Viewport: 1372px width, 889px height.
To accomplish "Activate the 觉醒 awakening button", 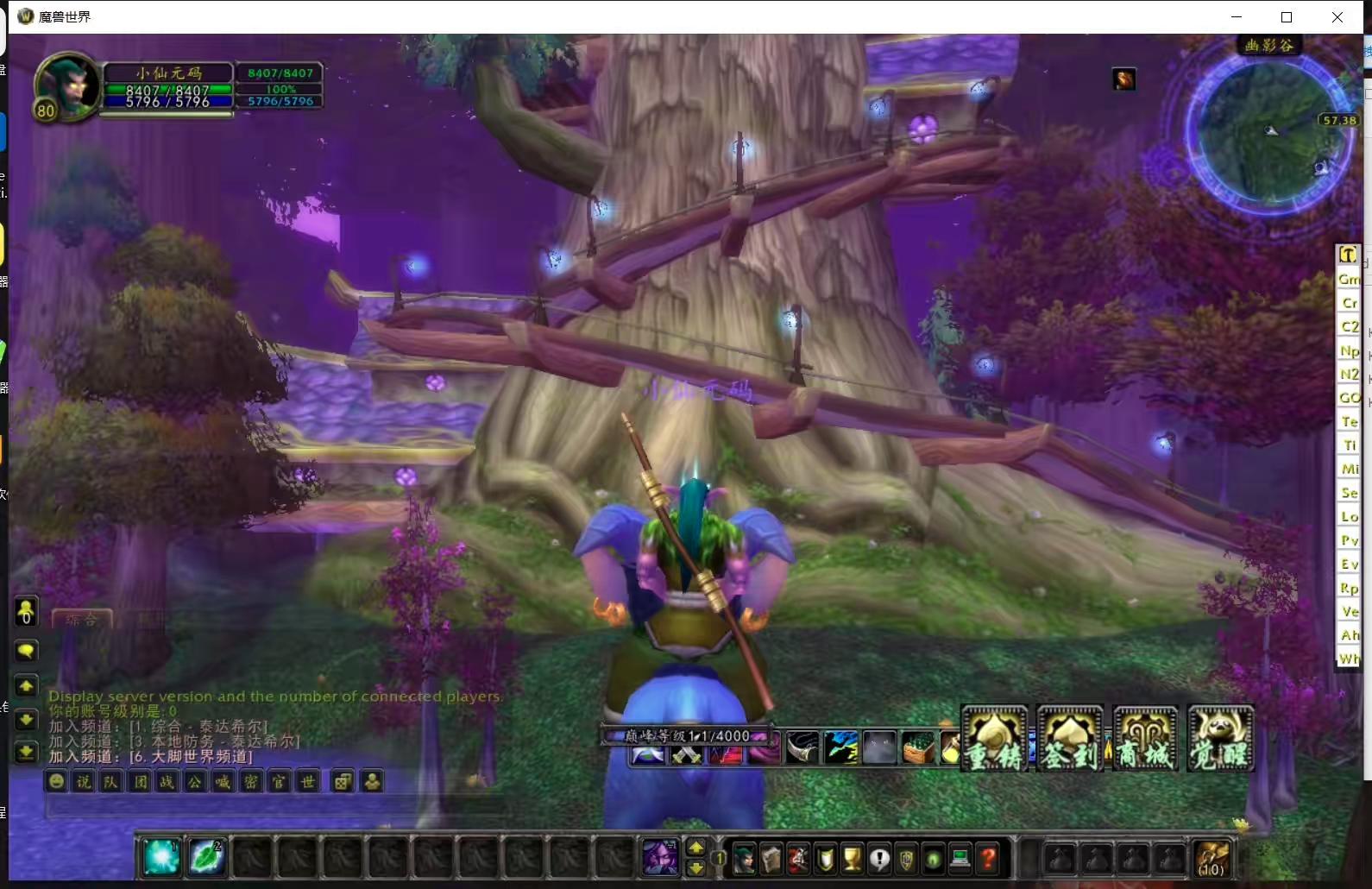I will click(1220, 739).
